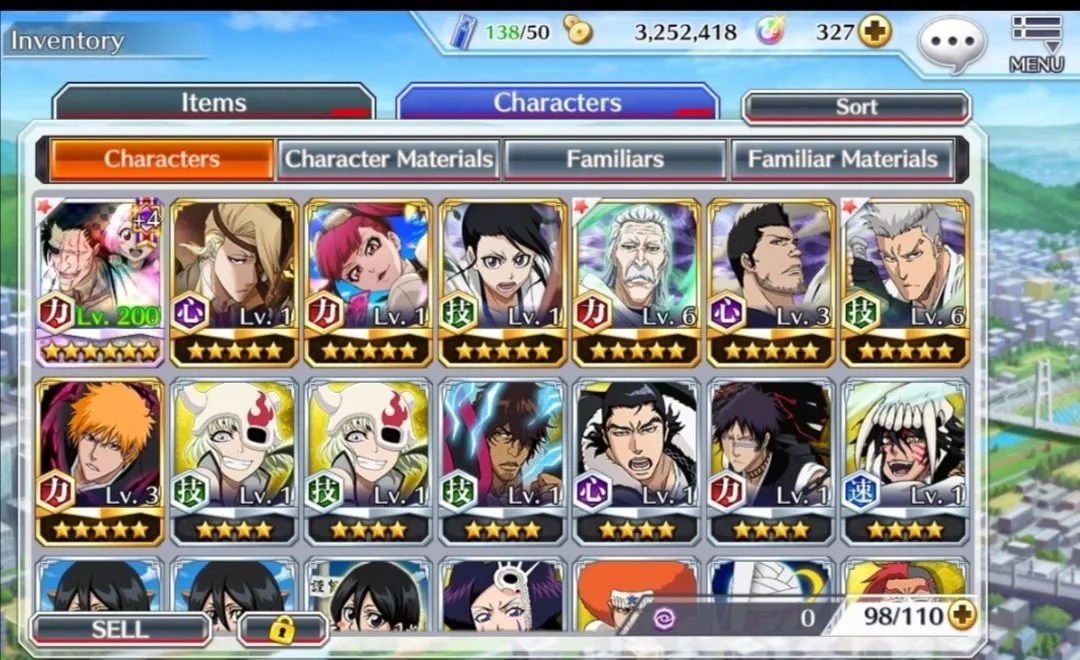The image size is (1080, 660).
Task: Pick the white-bearded old man Lv. 6
Action: pyautogui.click(x=636, y=282)
